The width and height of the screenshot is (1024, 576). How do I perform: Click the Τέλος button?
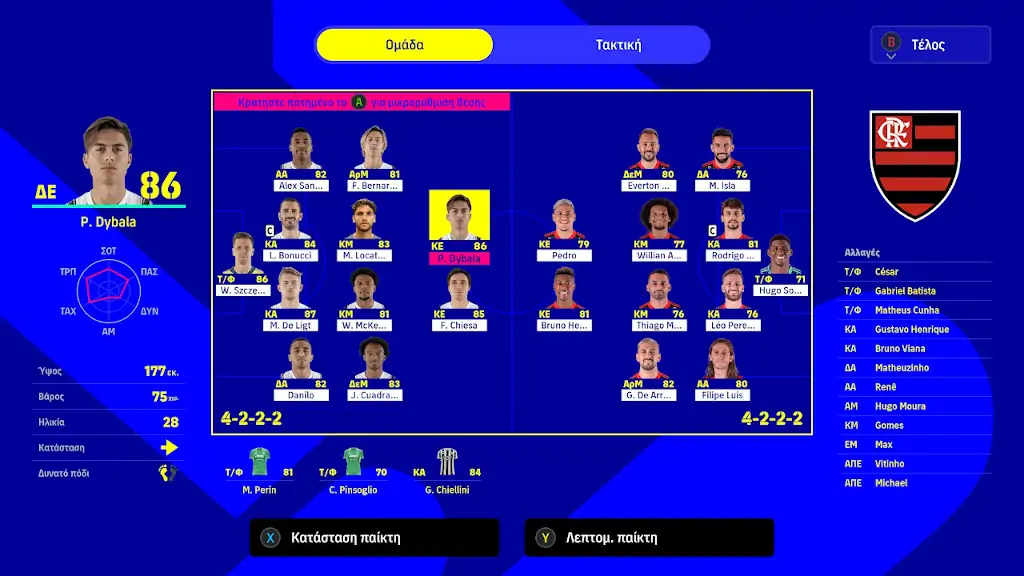[x=930, y=45]
